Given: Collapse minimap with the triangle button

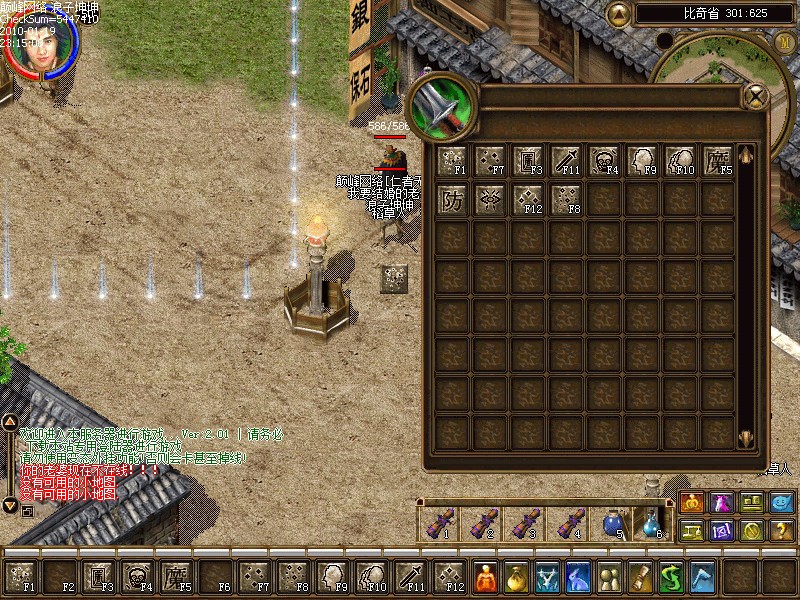Looking at the screenshot, I should pyautogui.click(x=620, y=14).
